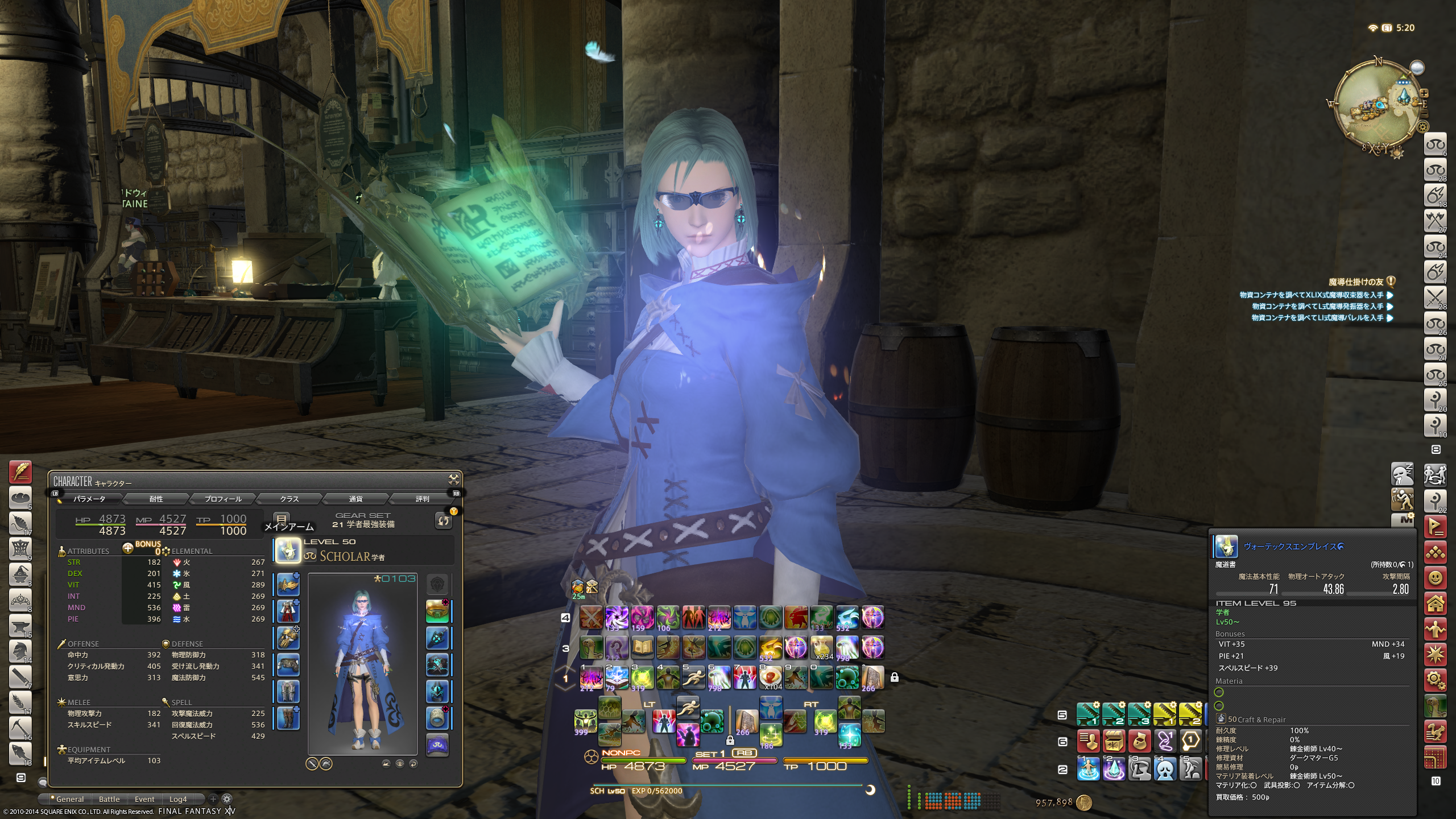Open chat log settings gear
Viewport: 1456px width, 819px height.
(x=226, y=799)
